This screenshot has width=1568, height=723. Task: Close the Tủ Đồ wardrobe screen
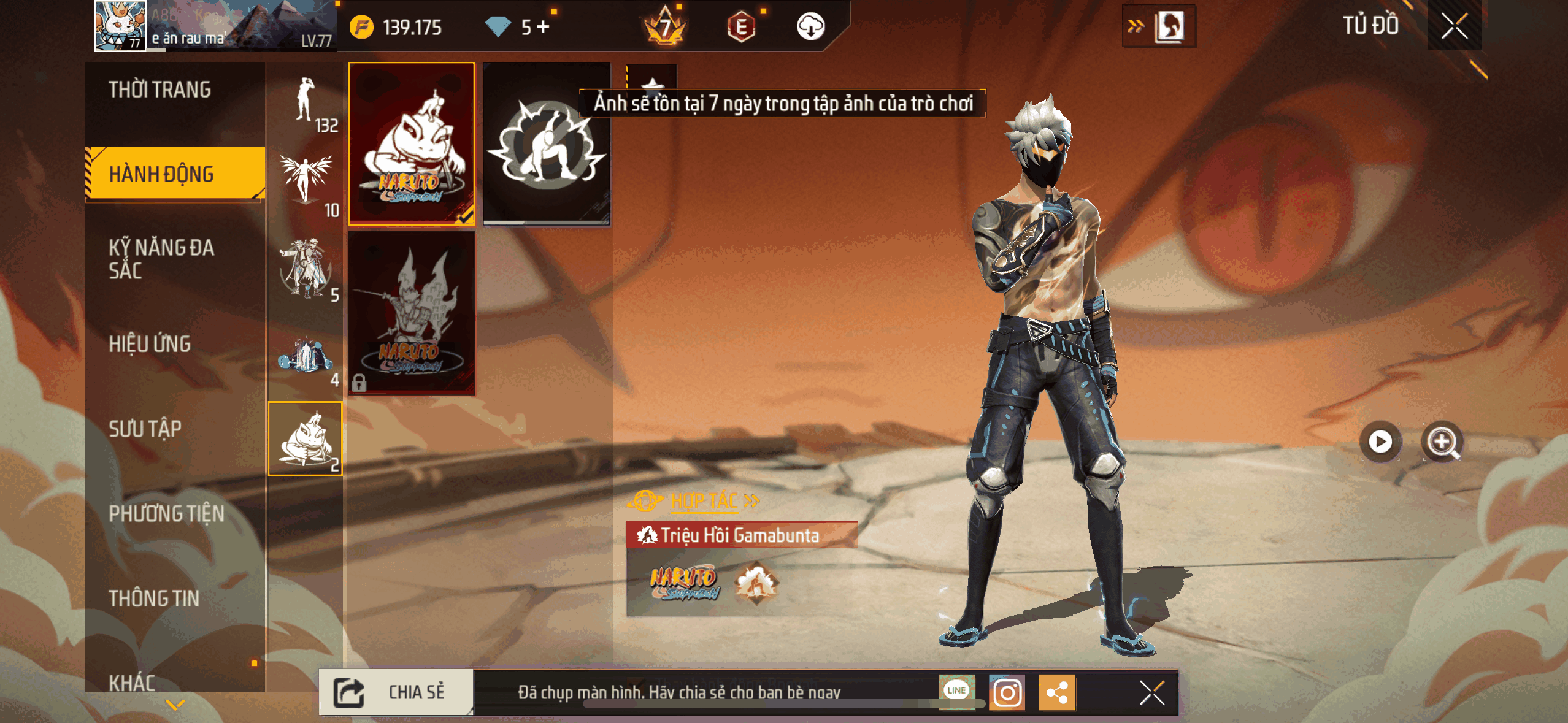(x=1454, y=26)
